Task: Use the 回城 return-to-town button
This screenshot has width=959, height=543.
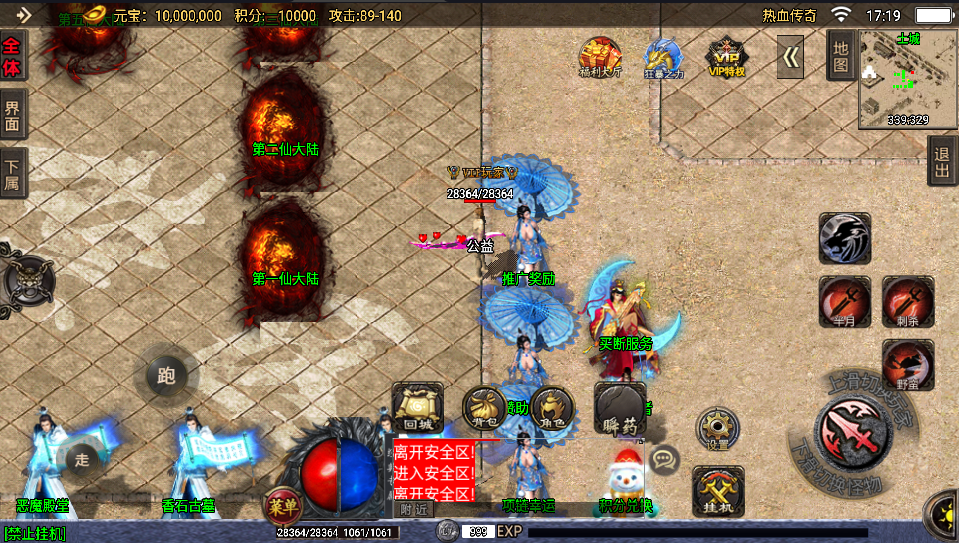Action: point(417,407)
